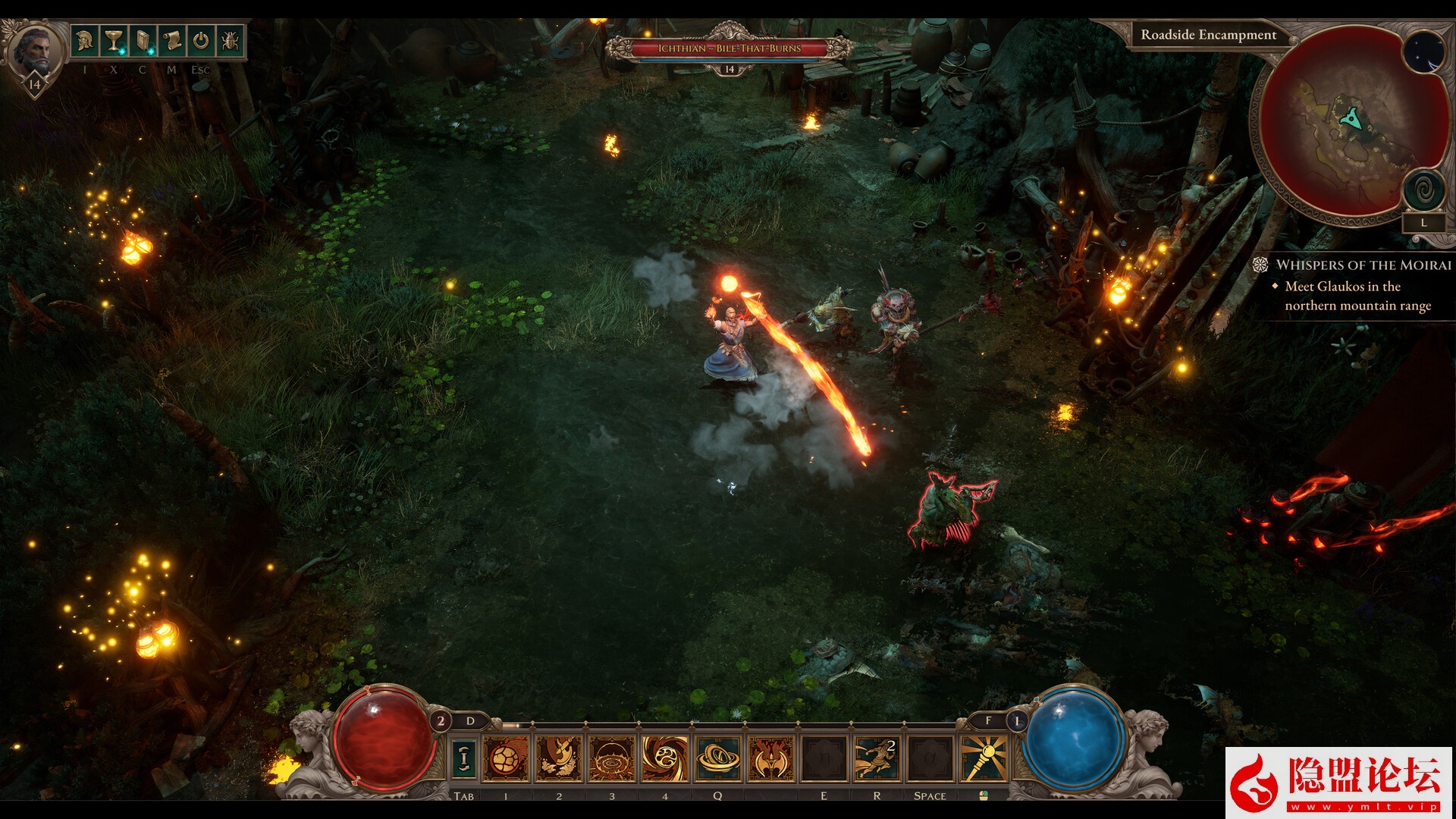The height and width of the screenshot is (819, 1456).
Task: Activate the swirling vortex skill
Action: tap(665, 758)
